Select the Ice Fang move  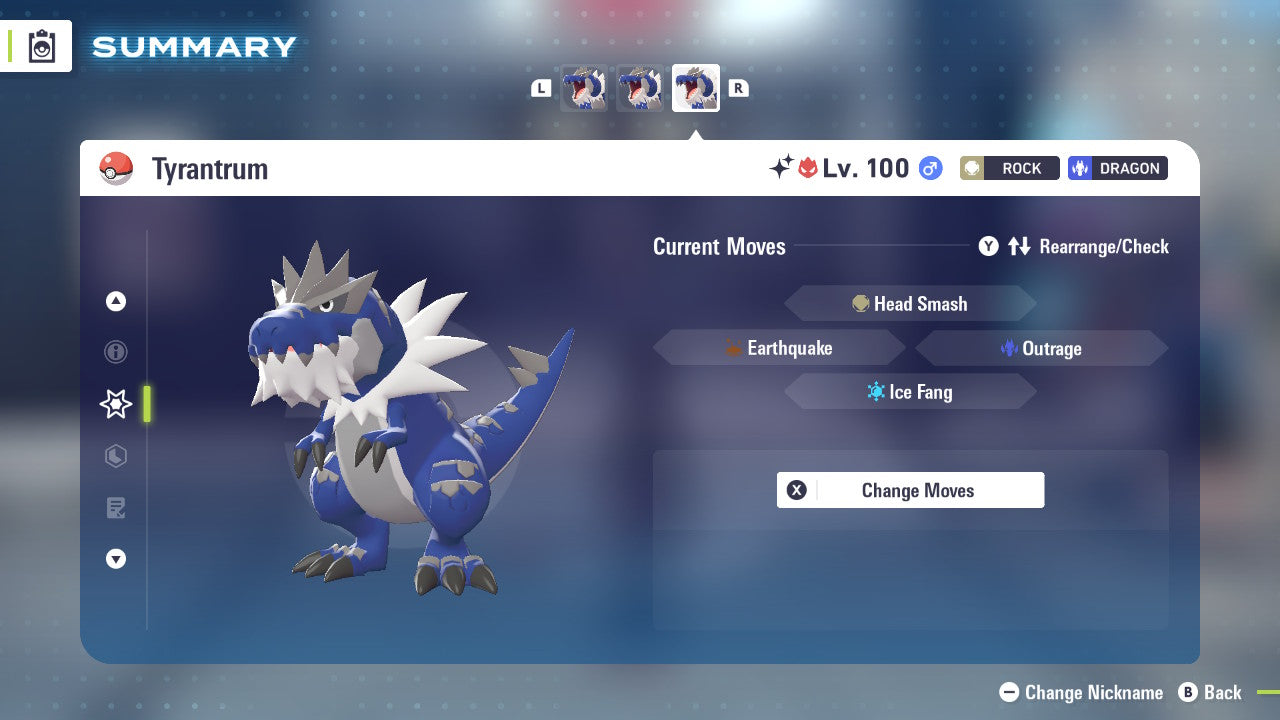click(910, 391)
